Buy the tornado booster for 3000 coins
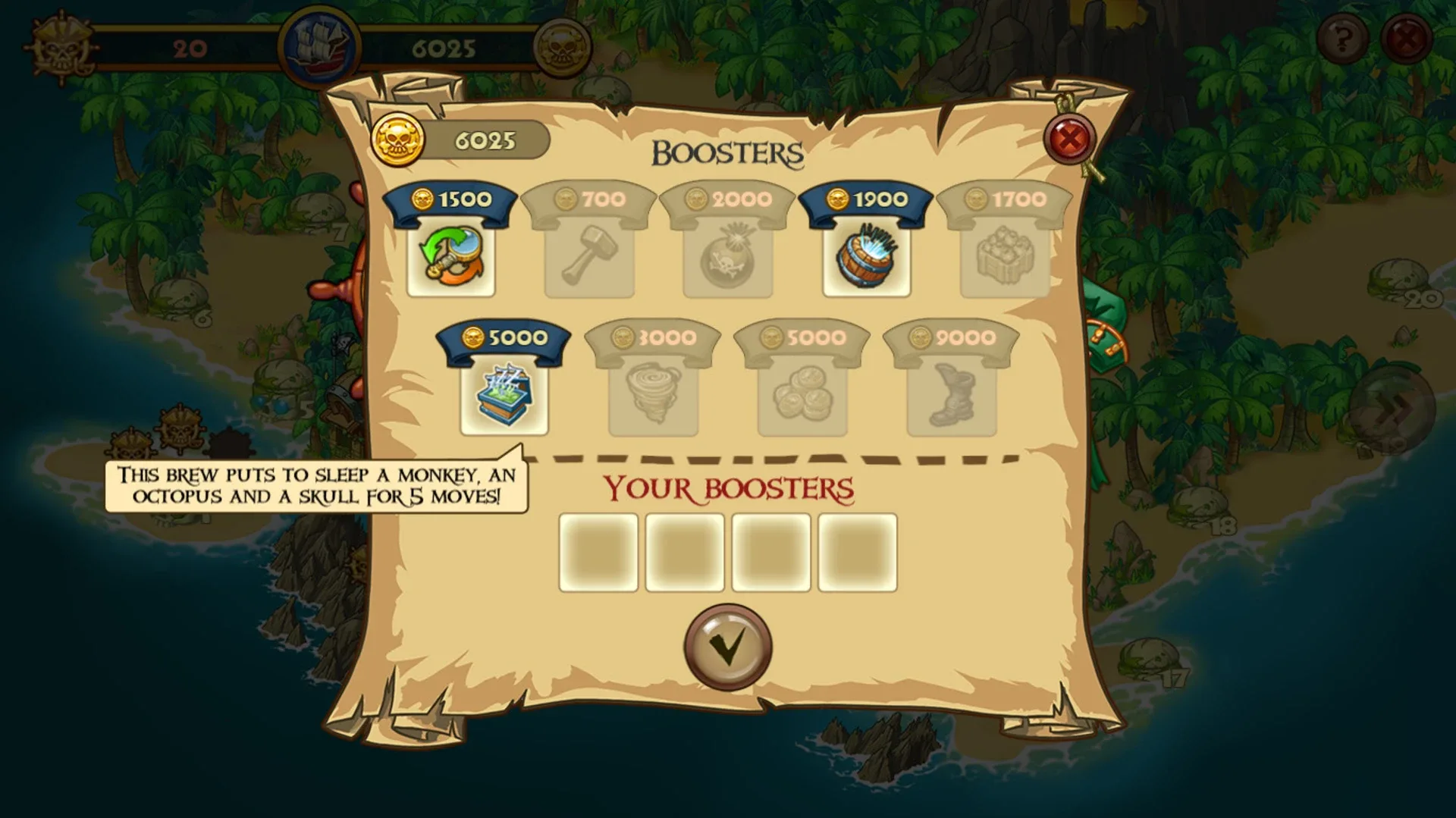Image resolution: width=1456 pixels, height=818 pixels. coord(653,394)
